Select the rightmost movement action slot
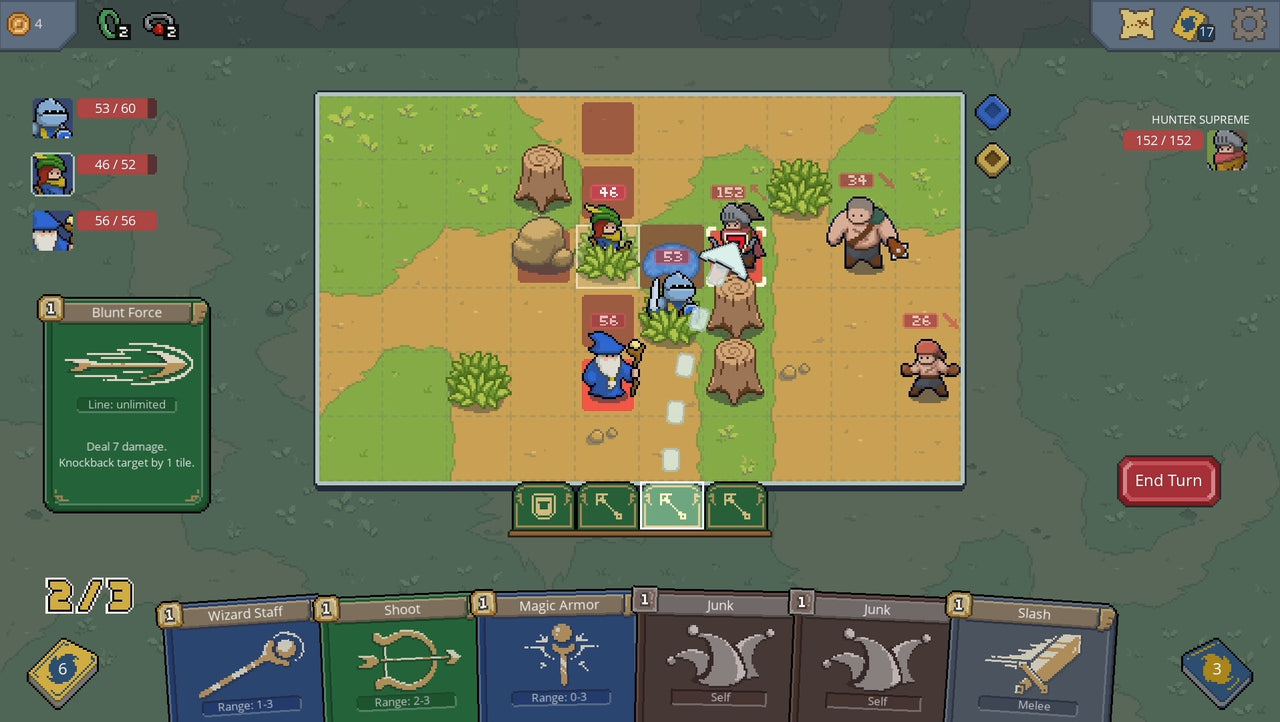Screen dimensions: 1280x722 735,507
